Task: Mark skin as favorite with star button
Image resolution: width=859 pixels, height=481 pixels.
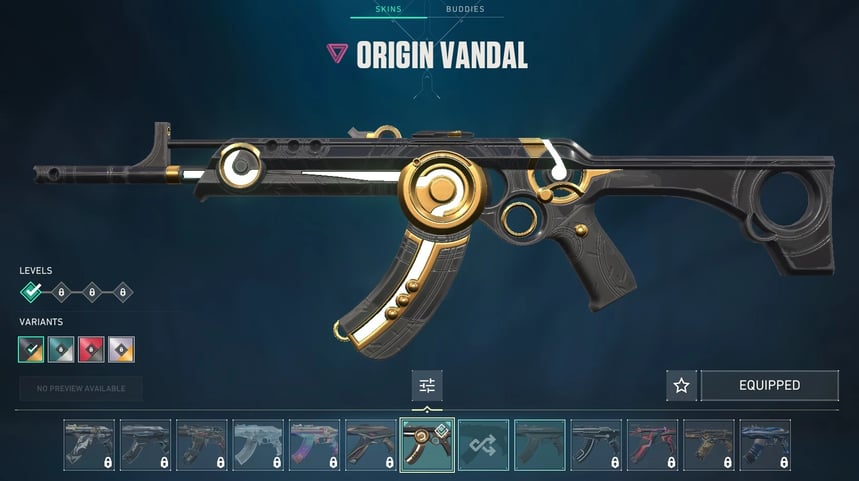Action: click(681, 385)
